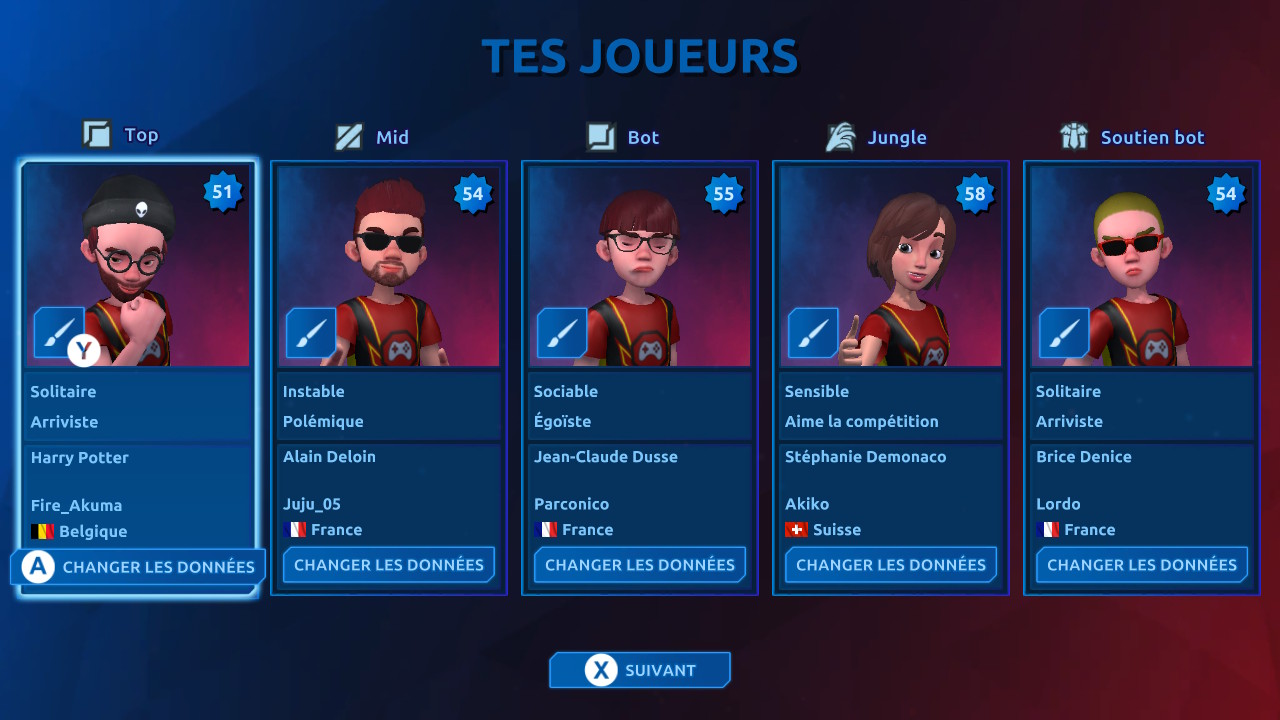Edit the Mid player's avatar with brush icon
Image resolution: width=1280 pixels, height=720 pixels.
pyautogui.click(x=310, y=332)
